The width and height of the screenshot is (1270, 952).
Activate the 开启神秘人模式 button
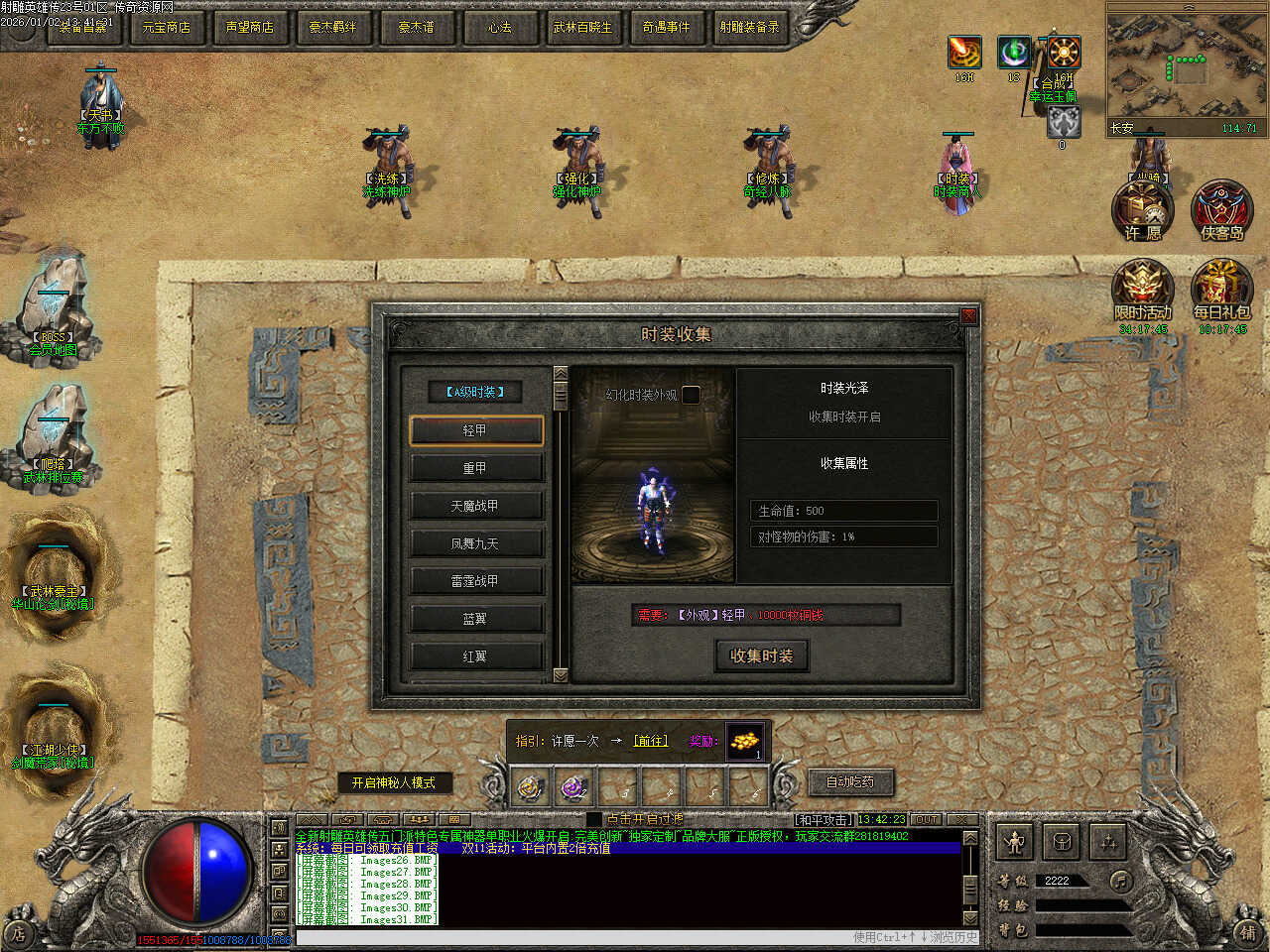(394, 782)
